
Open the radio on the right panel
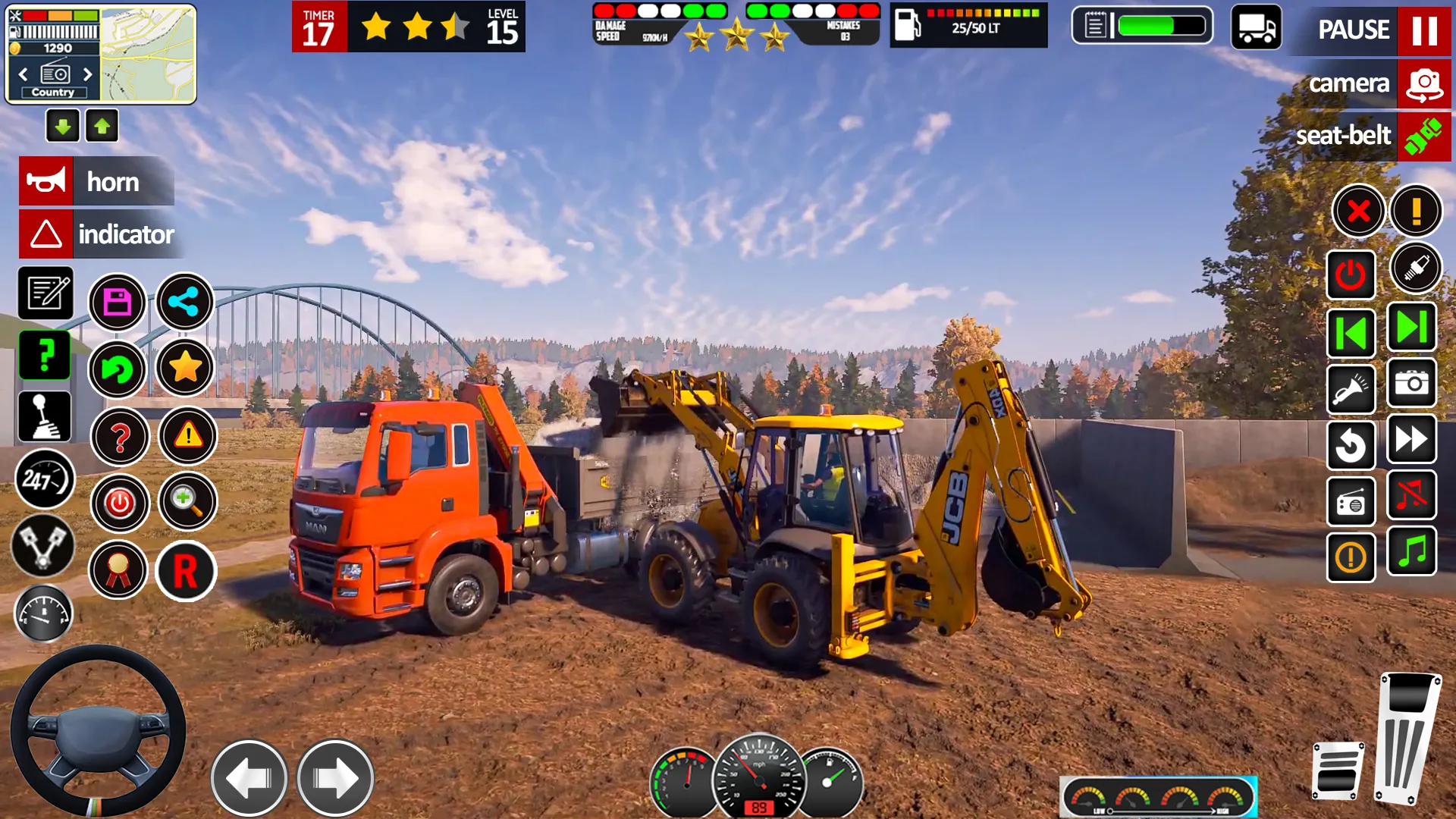1351,502
